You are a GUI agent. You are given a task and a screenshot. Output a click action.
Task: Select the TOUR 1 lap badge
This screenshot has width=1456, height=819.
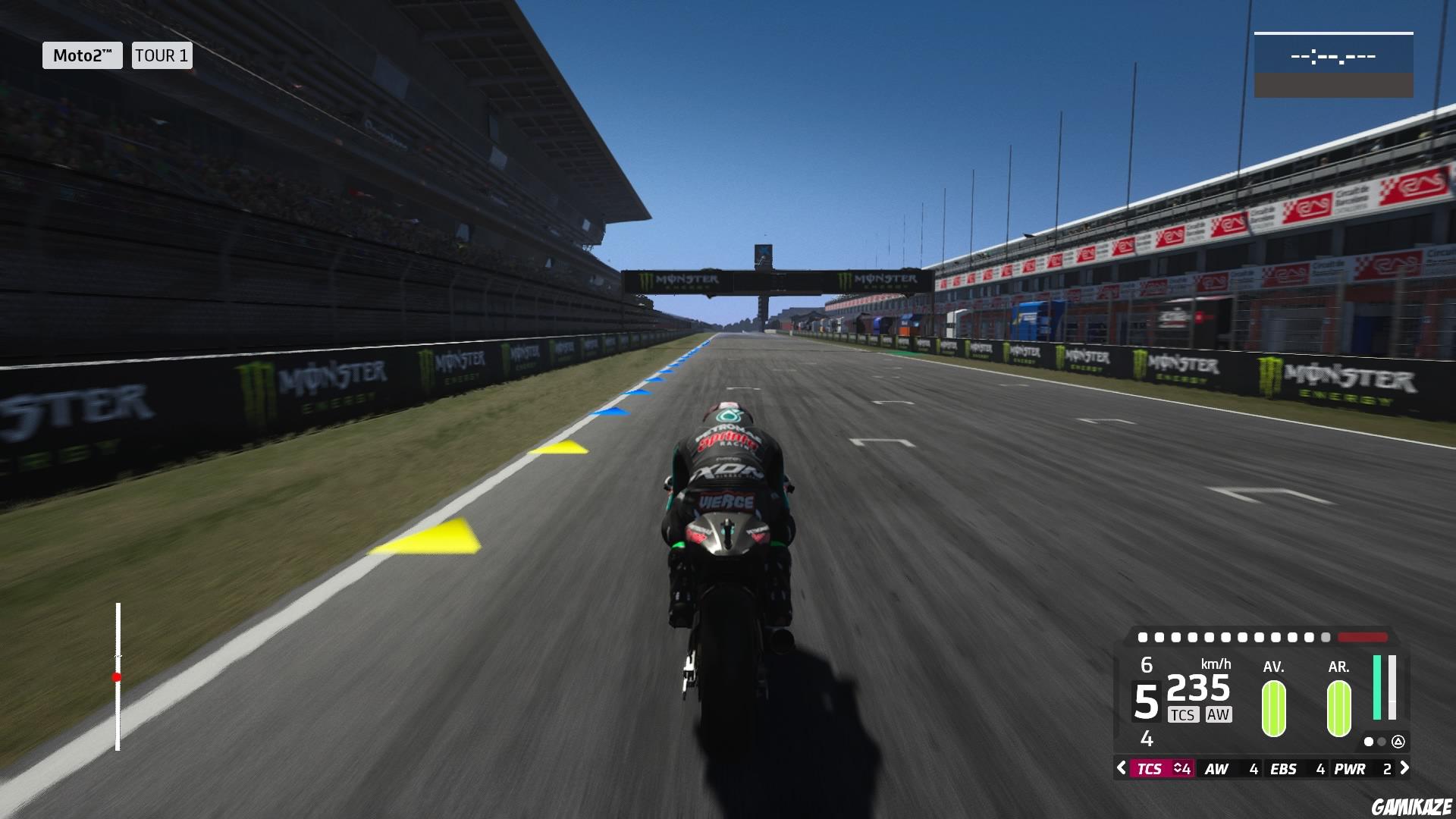point(162,55)
